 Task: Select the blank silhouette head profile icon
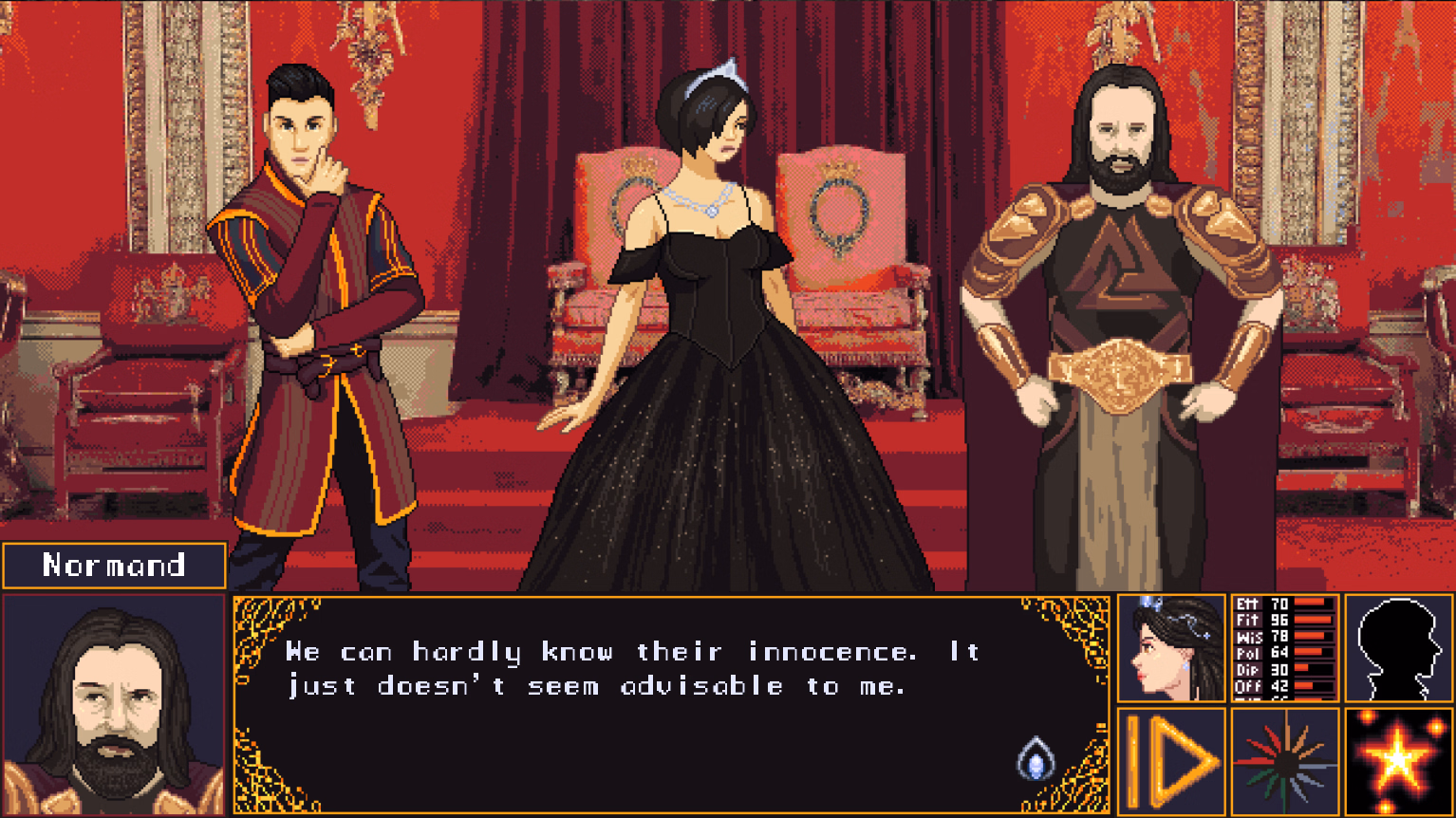[x=1398, y=649]
